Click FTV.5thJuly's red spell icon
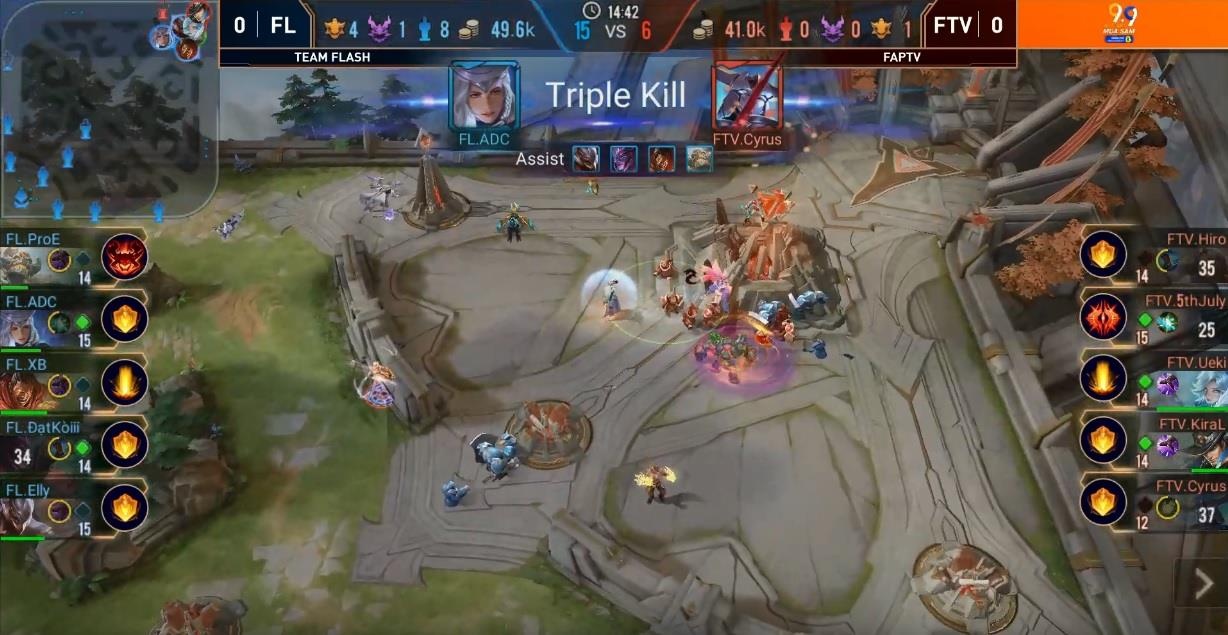1228x635 pixels. (1102, 318)
